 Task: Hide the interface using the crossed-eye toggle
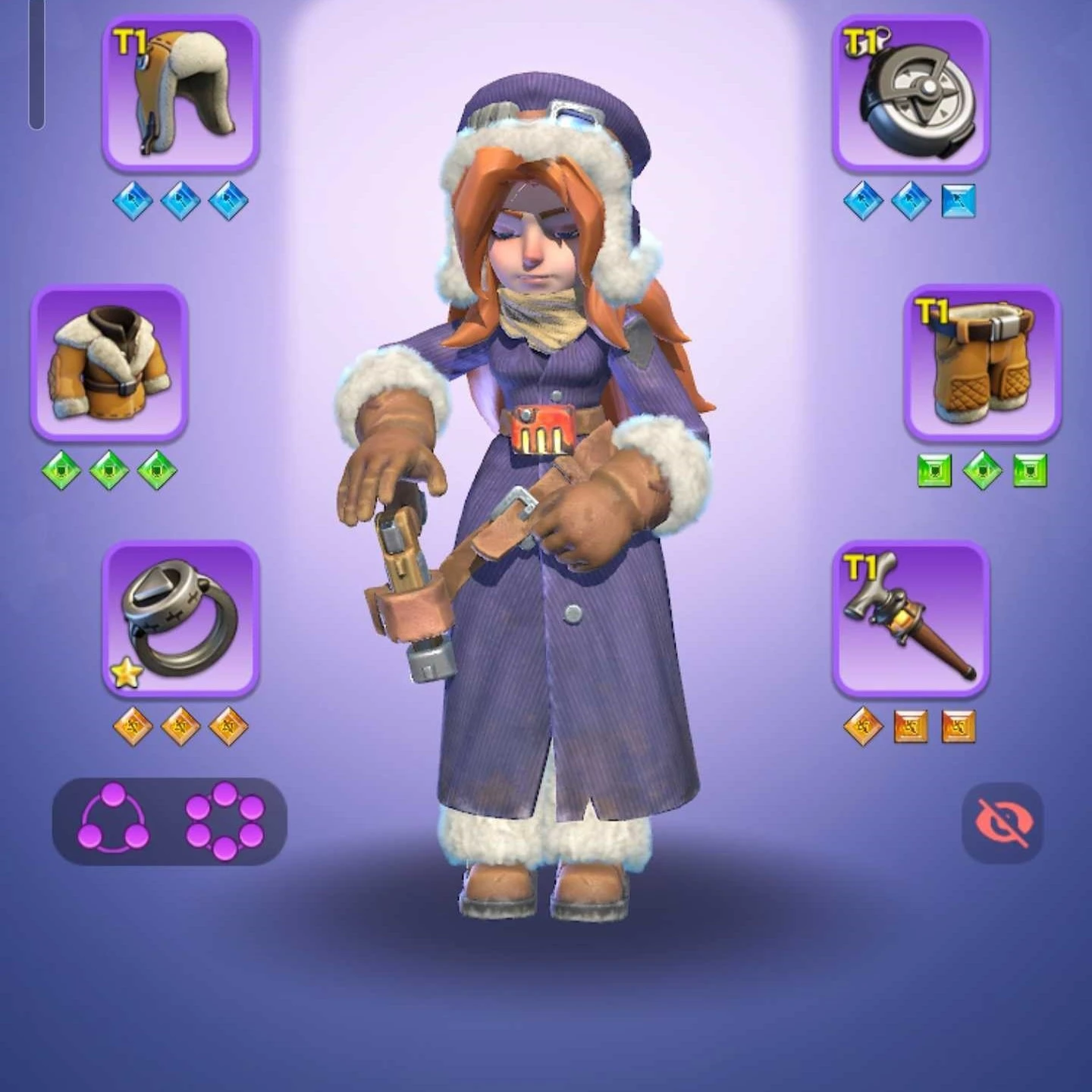point(1003,821)
